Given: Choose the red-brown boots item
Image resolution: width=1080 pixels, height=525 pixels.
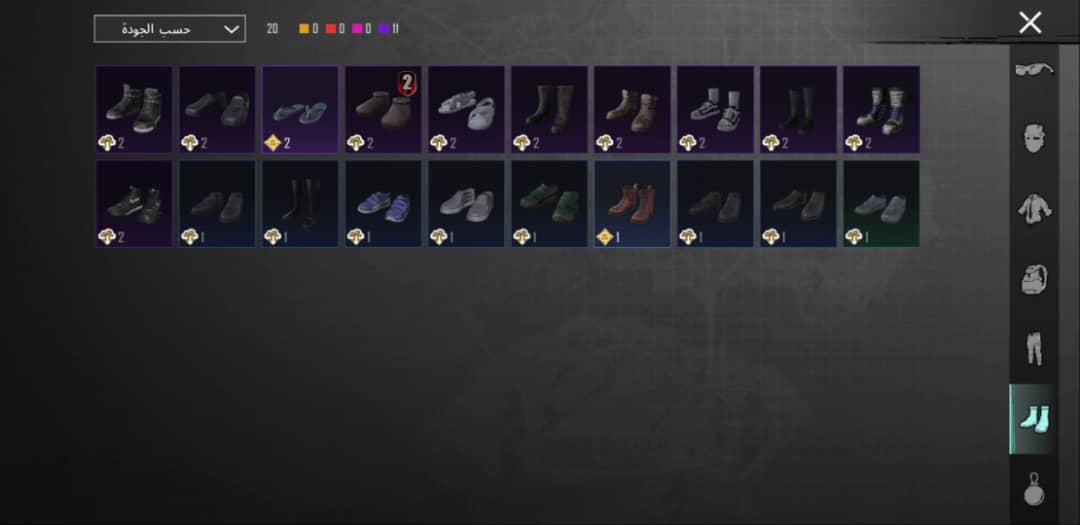Looking at the screenshot, I should [632, 204].
